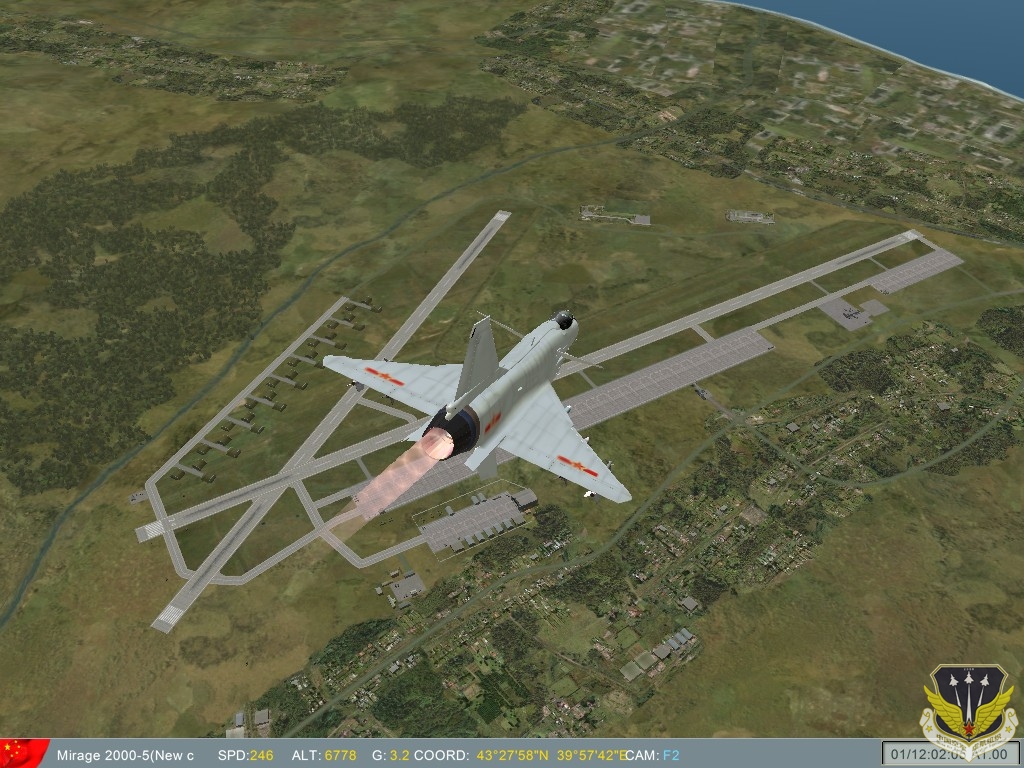Click the Chinese flag icon in status bar
The image size is (1024, 768).
[x=24, y=753]
